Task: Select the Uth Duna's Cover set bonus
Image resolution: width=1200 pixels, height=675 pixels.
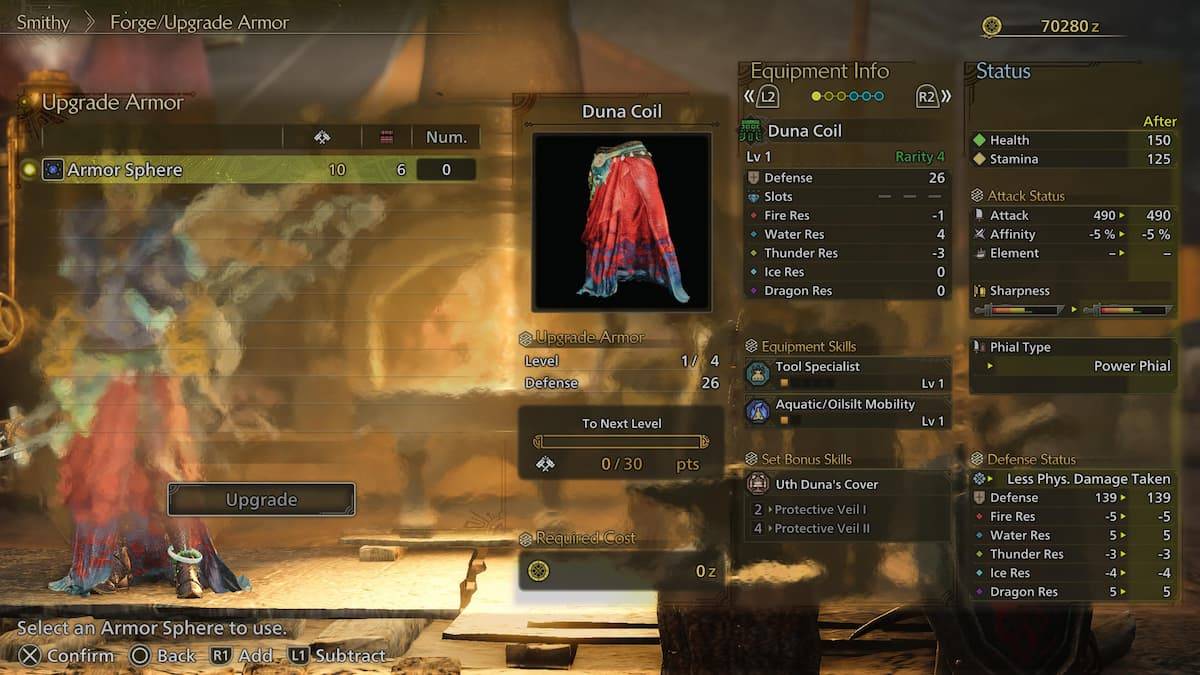Action: 847,484
